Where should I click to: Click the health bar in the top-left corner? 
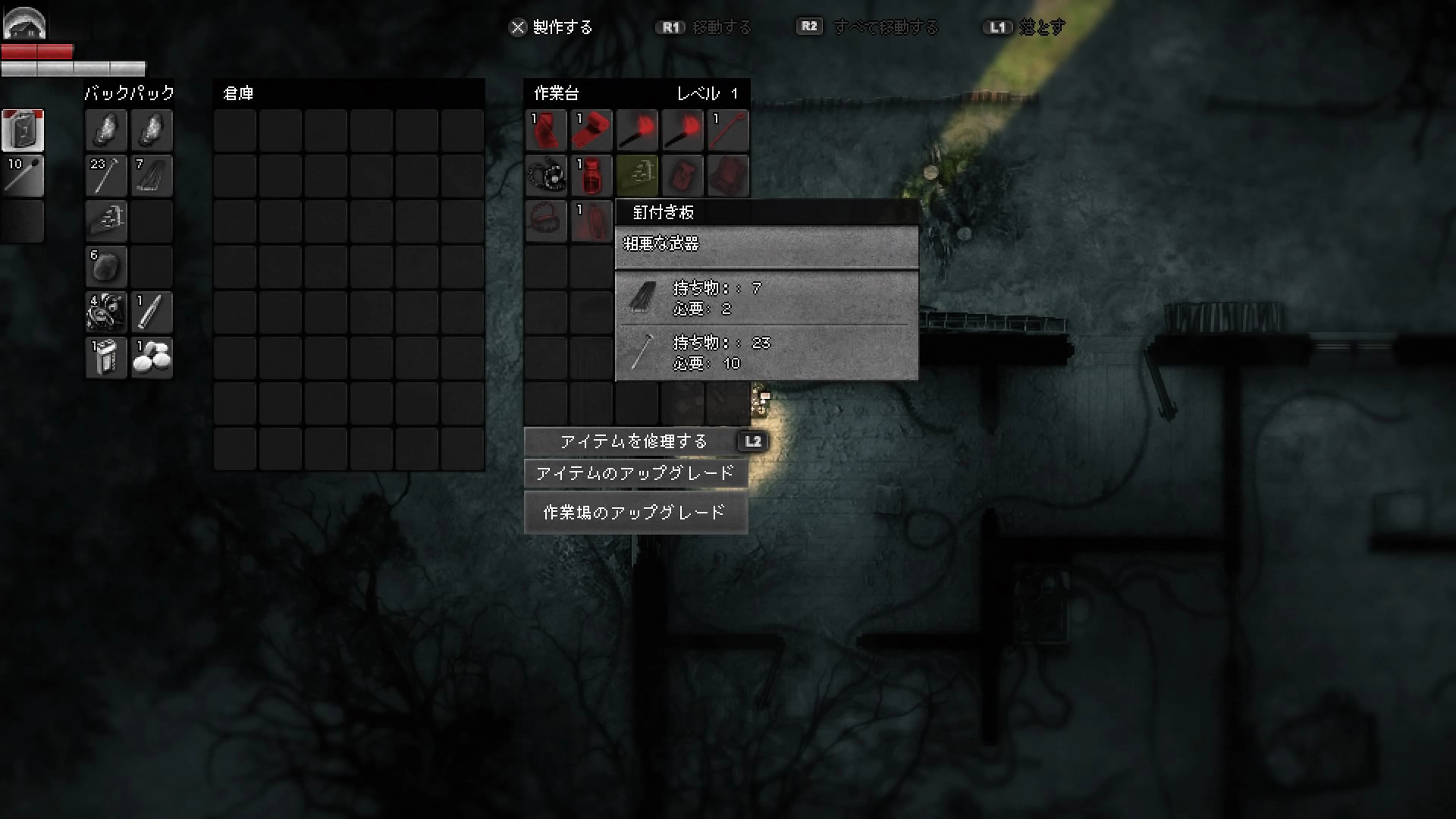(37, 51)
